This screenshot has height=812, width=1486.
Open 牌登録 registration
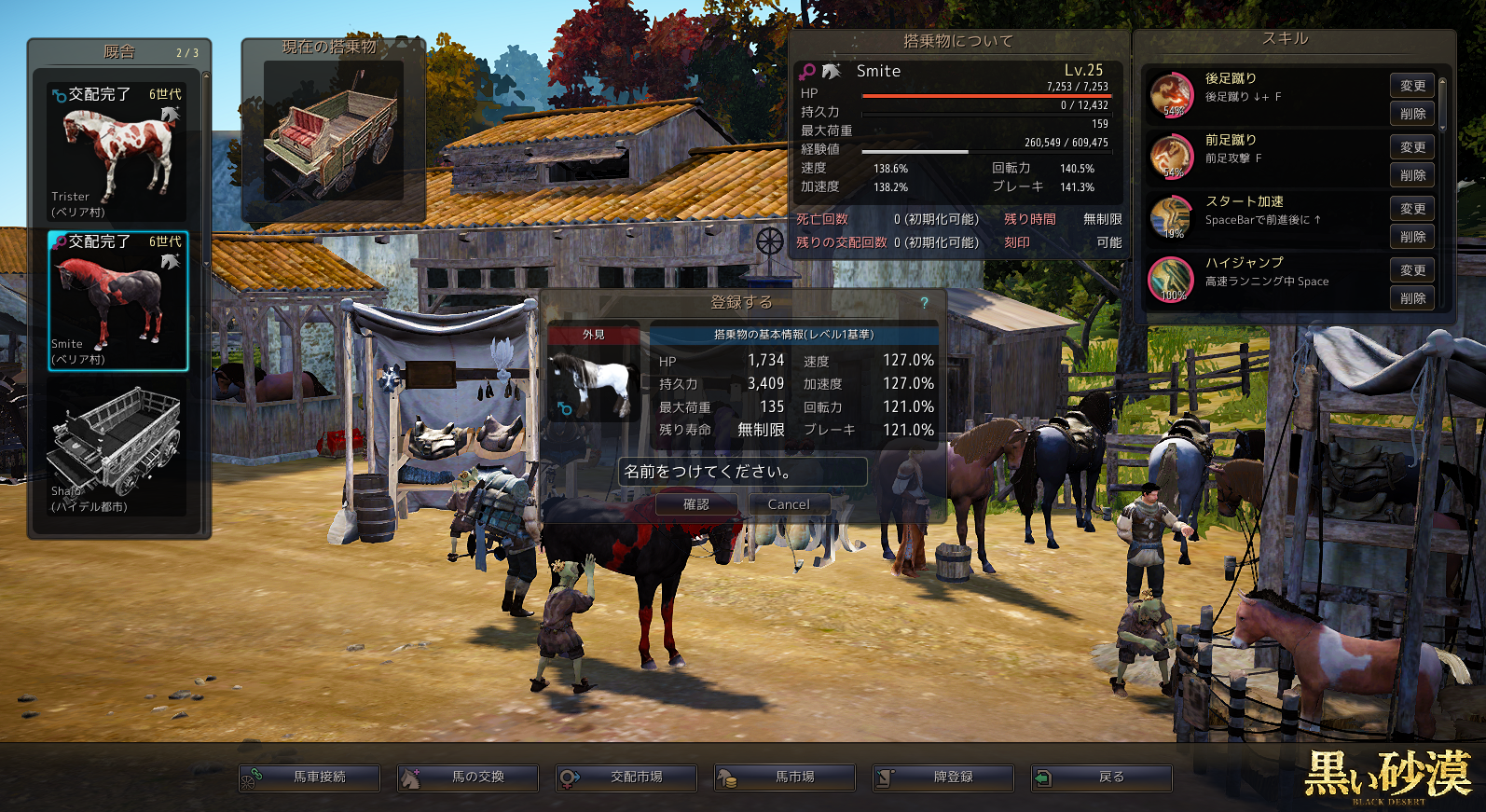click(x=943, y=778)
